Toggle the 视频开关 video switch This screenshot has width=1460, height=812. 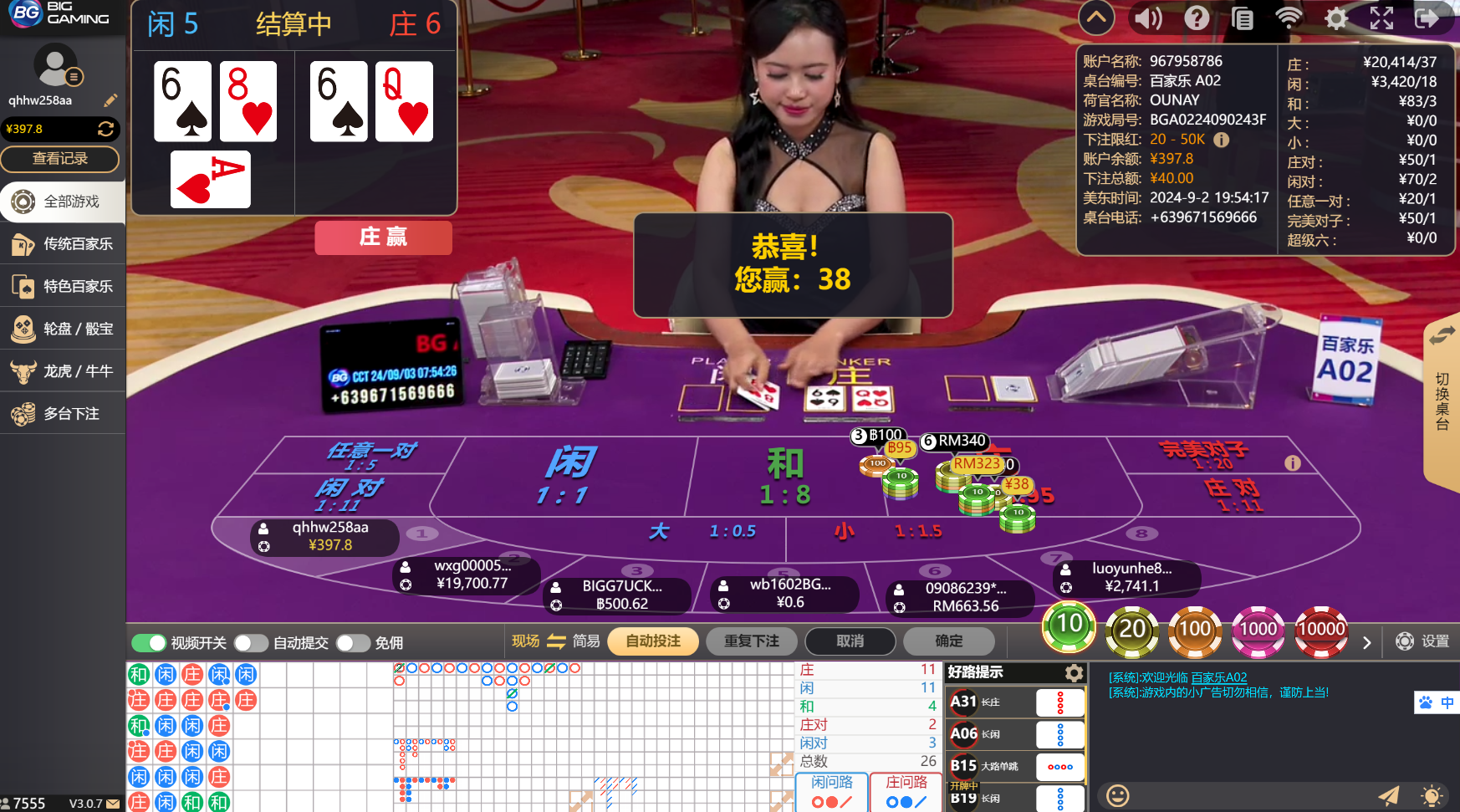tap(149, 642)
